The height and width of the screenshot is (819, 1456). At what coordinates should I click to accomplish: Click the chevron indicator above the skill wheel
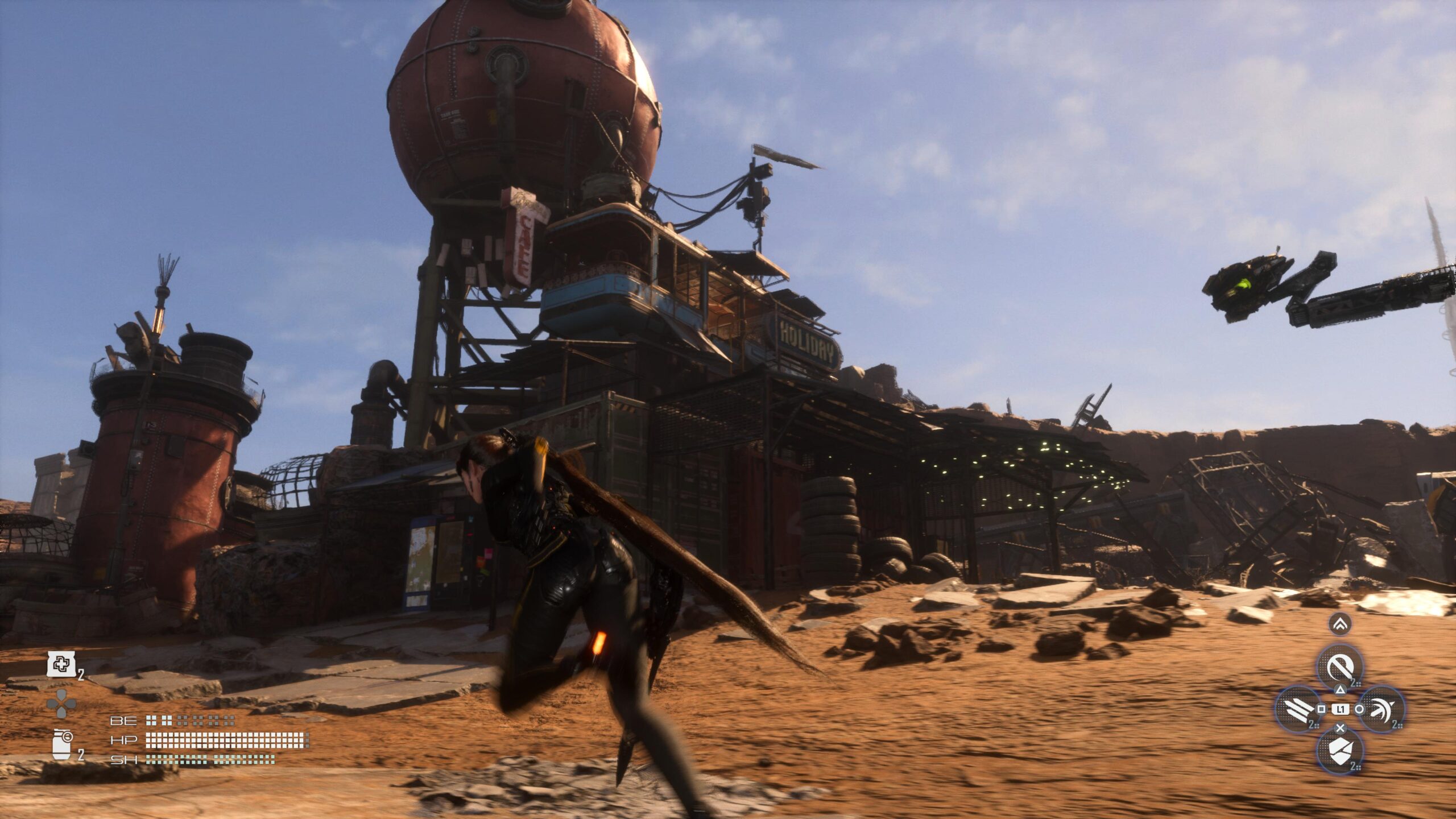[x=1339, y=625]
